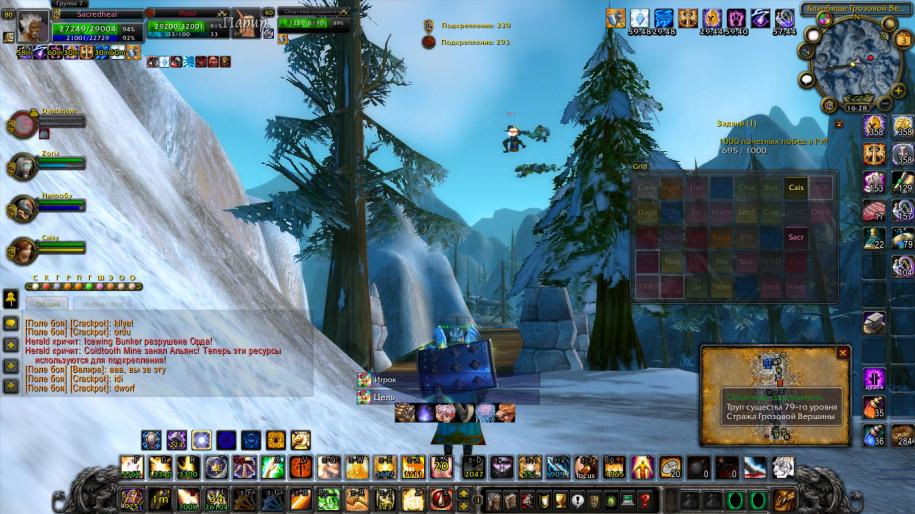Select party member Caisy's portrait
The width and height of the screenshot is (915, 514).
pyautogui.click(x=22, y=250)
